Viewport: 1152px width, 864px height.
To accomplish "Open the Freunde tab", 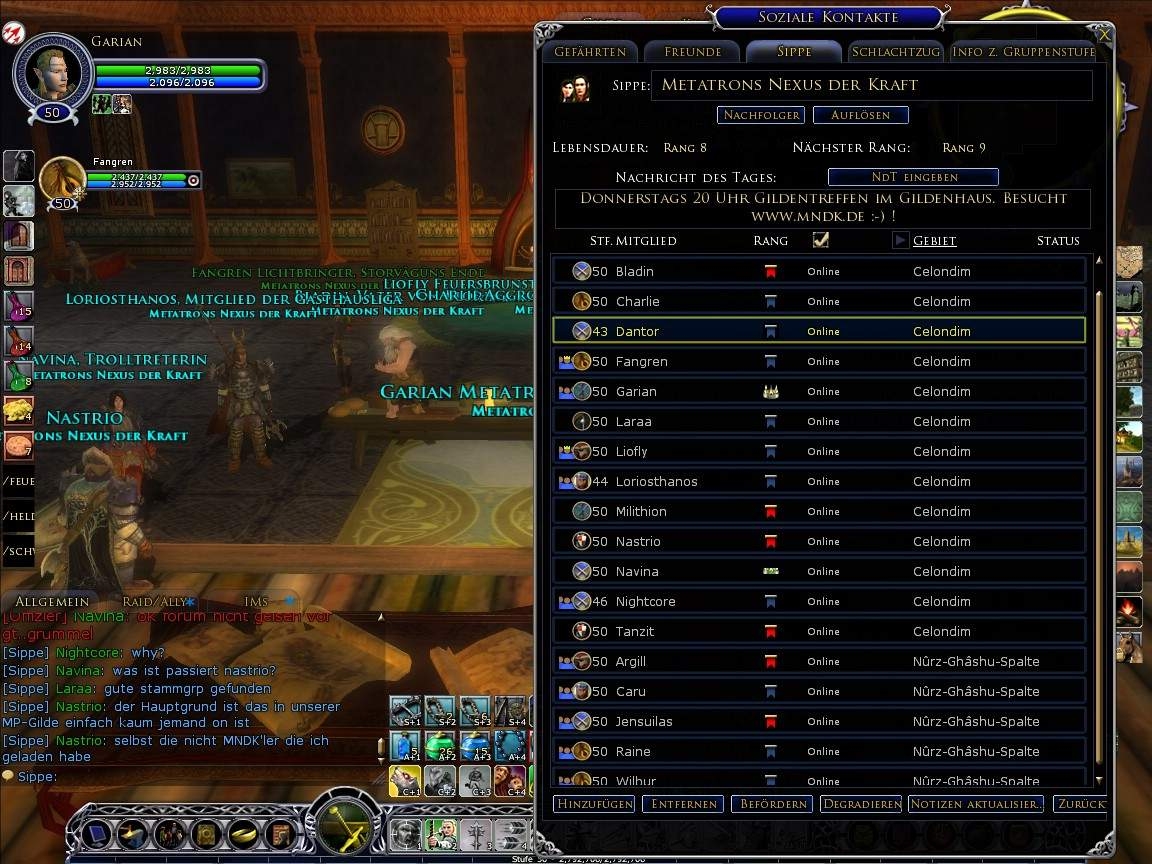I will point(692,52).
